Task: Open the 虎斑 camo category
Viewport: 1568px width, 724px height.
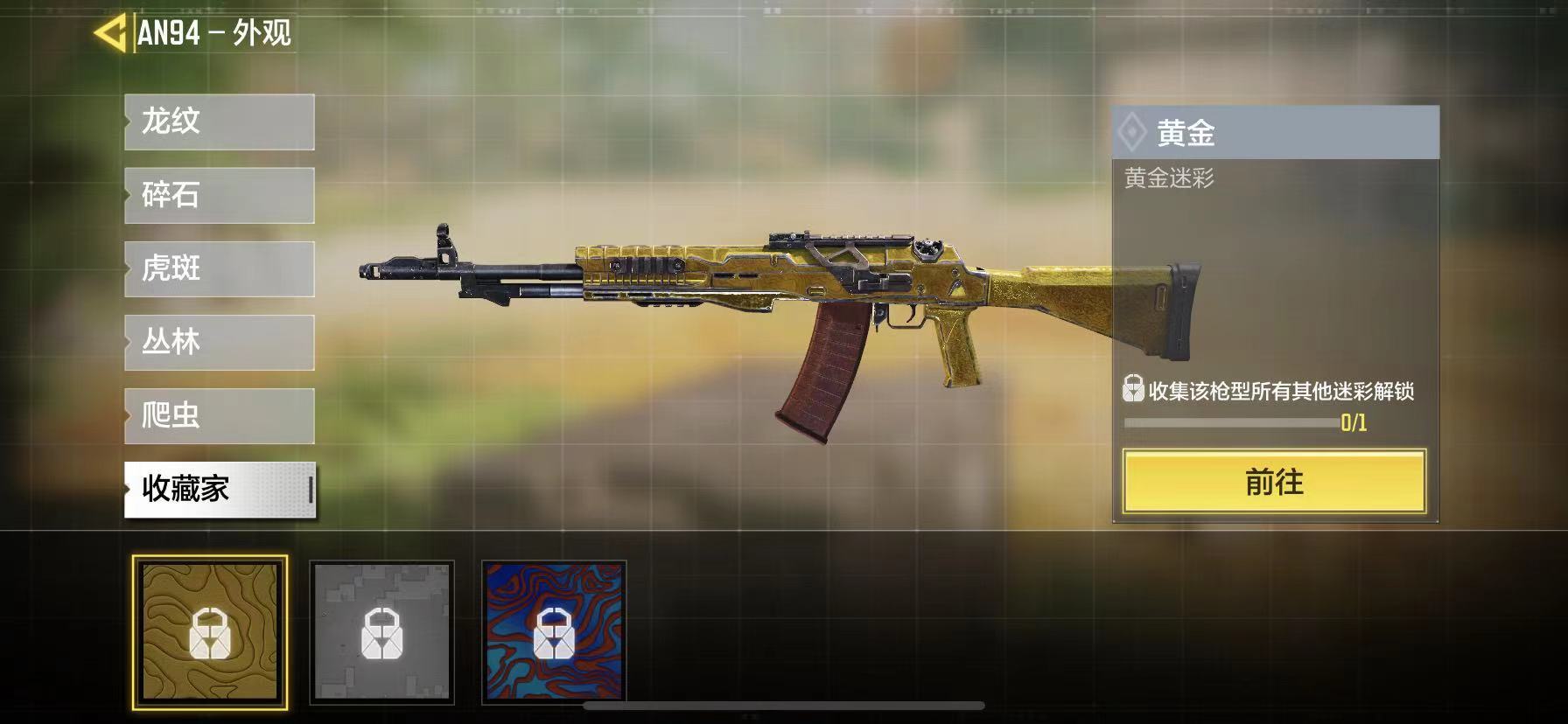Action: pyautogui.click(x=219, y=268)
